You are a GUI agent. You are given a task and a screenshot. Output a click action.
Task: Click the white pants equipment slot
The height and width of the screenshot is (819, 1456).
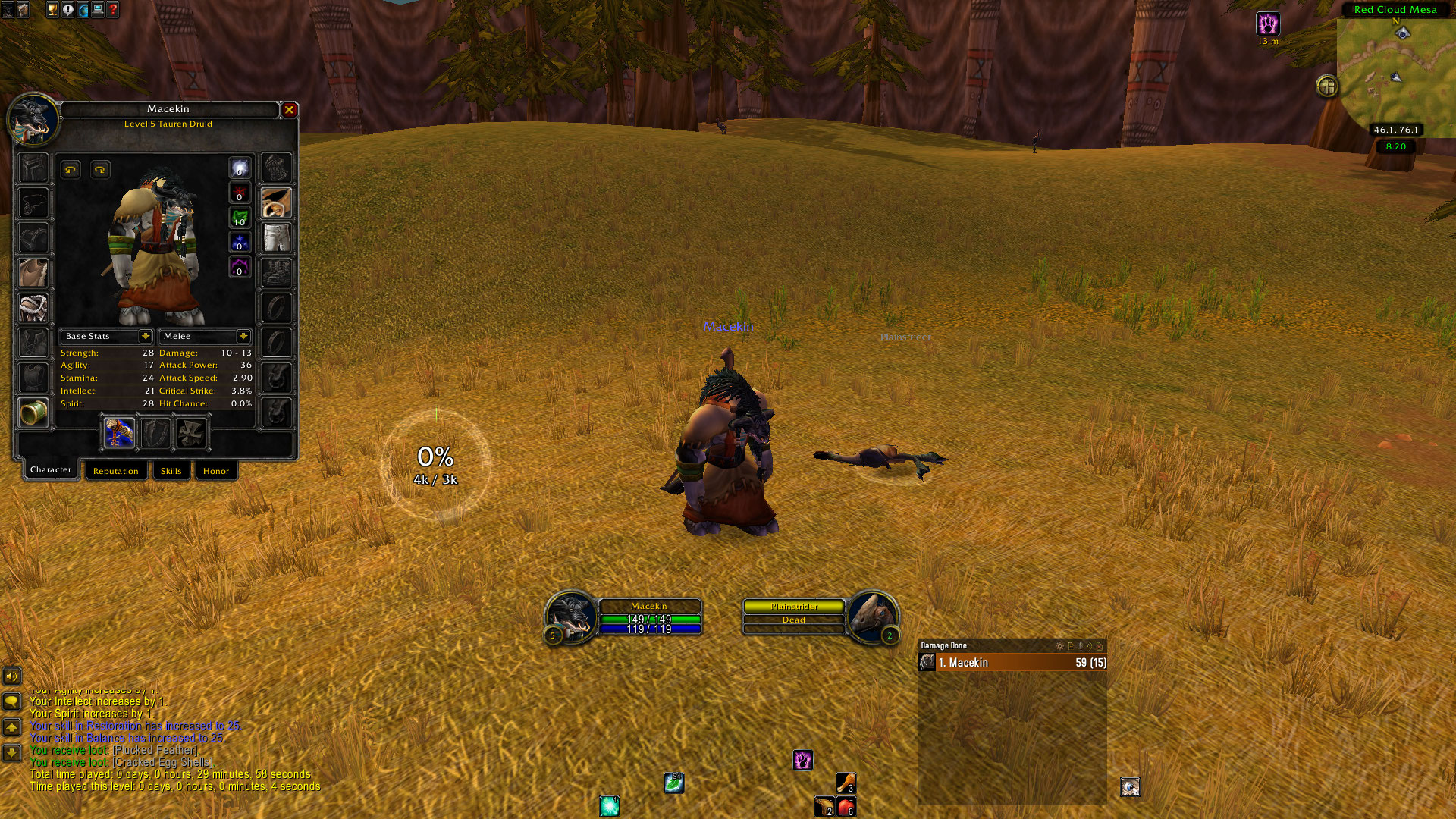coord(276,237)
